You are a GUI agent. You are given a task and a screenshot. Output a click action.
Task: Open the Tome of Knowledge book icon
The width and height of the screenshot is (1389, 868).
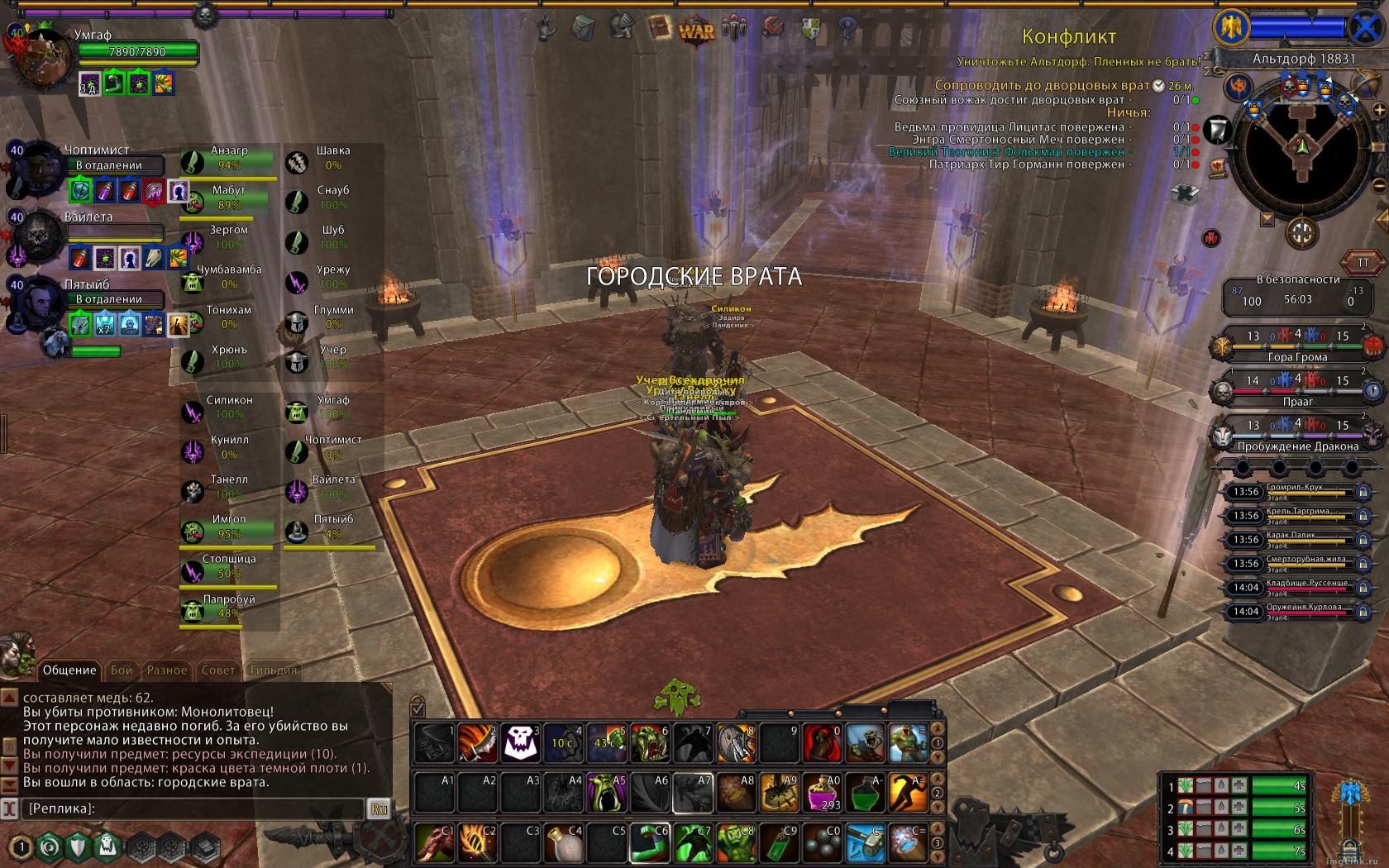click(659, 28)
